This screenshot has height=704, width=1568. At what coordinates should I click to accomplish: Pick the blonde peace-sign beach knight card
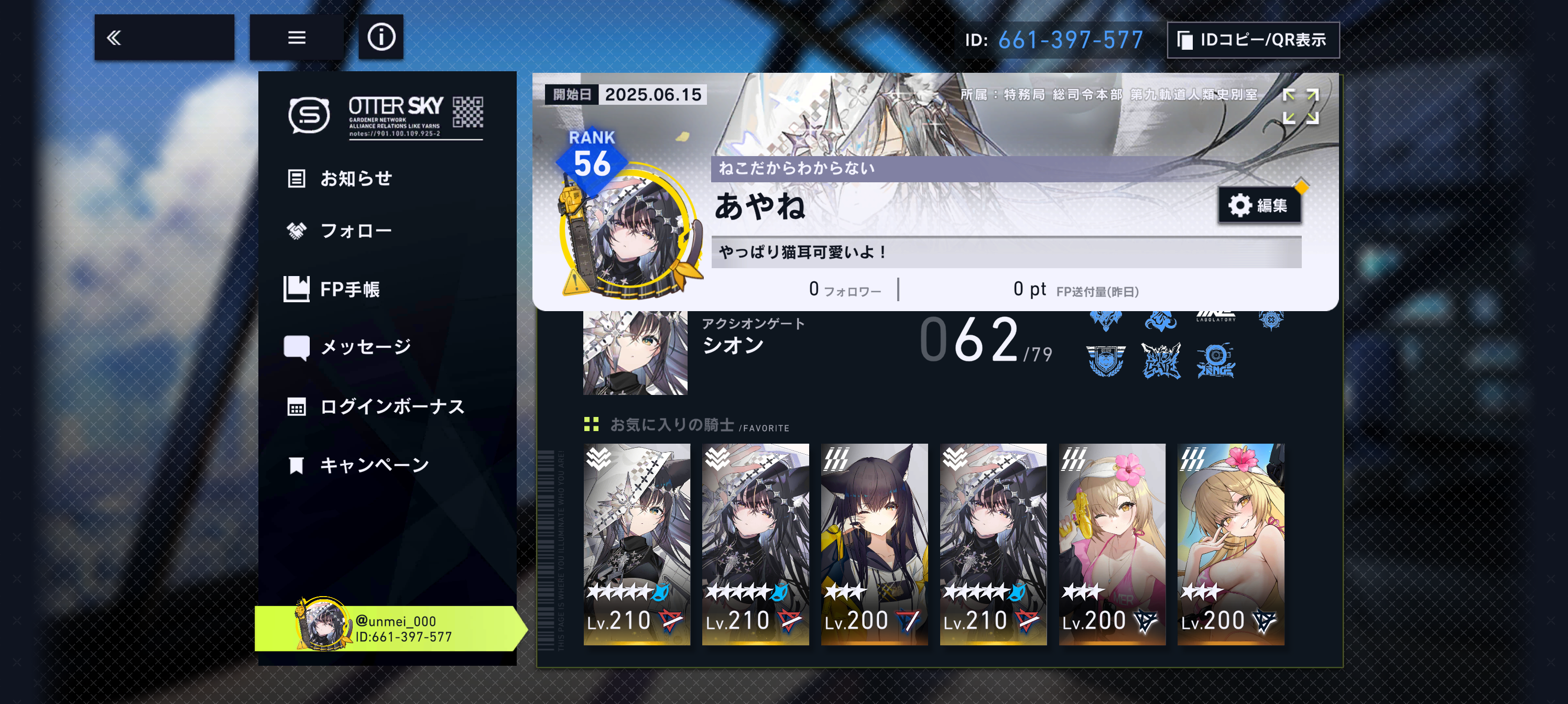(x=1230, y=544)
